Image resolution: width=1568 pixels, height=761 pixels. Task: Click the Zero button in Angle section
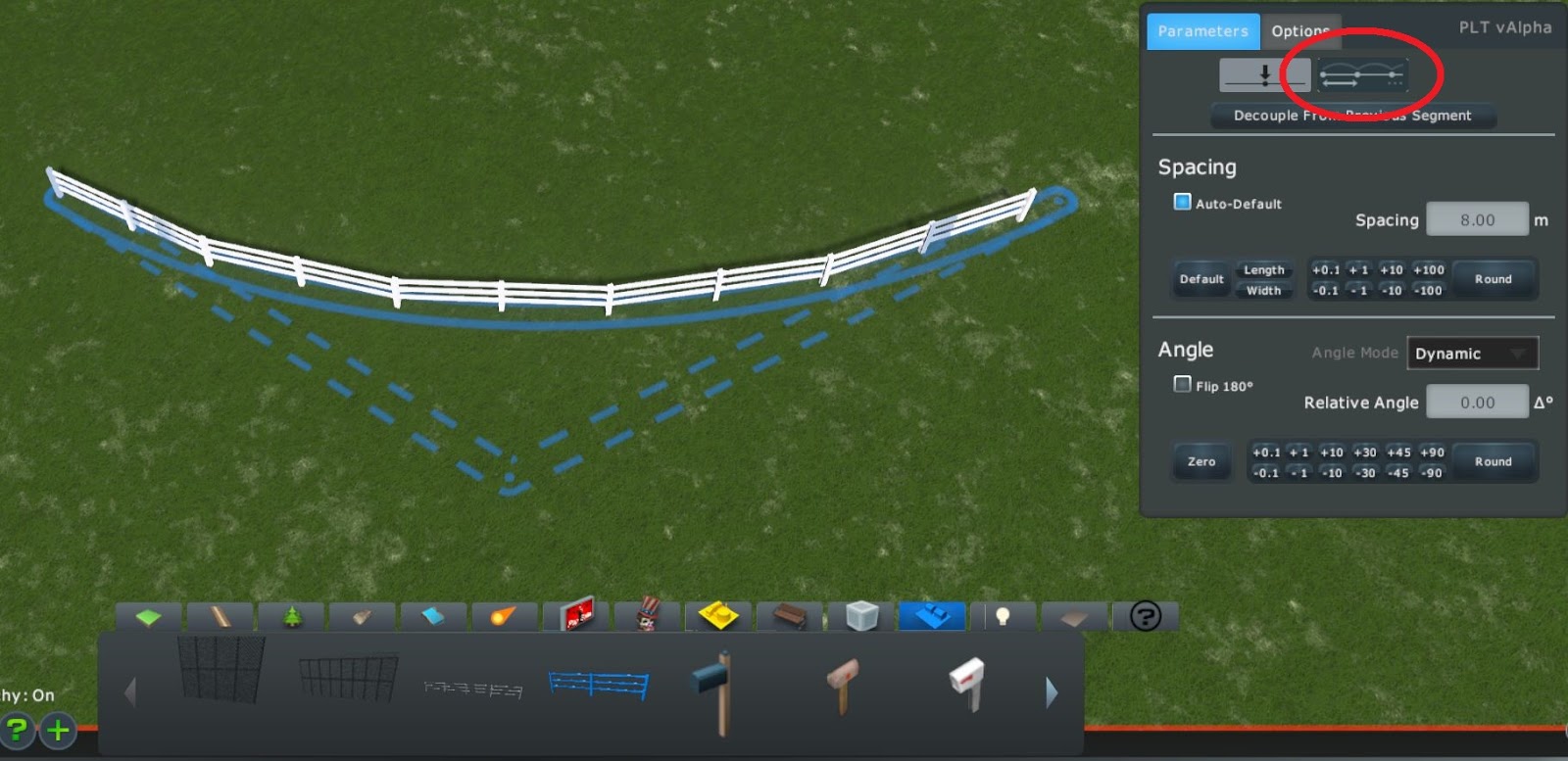(x=1200, y=460)
